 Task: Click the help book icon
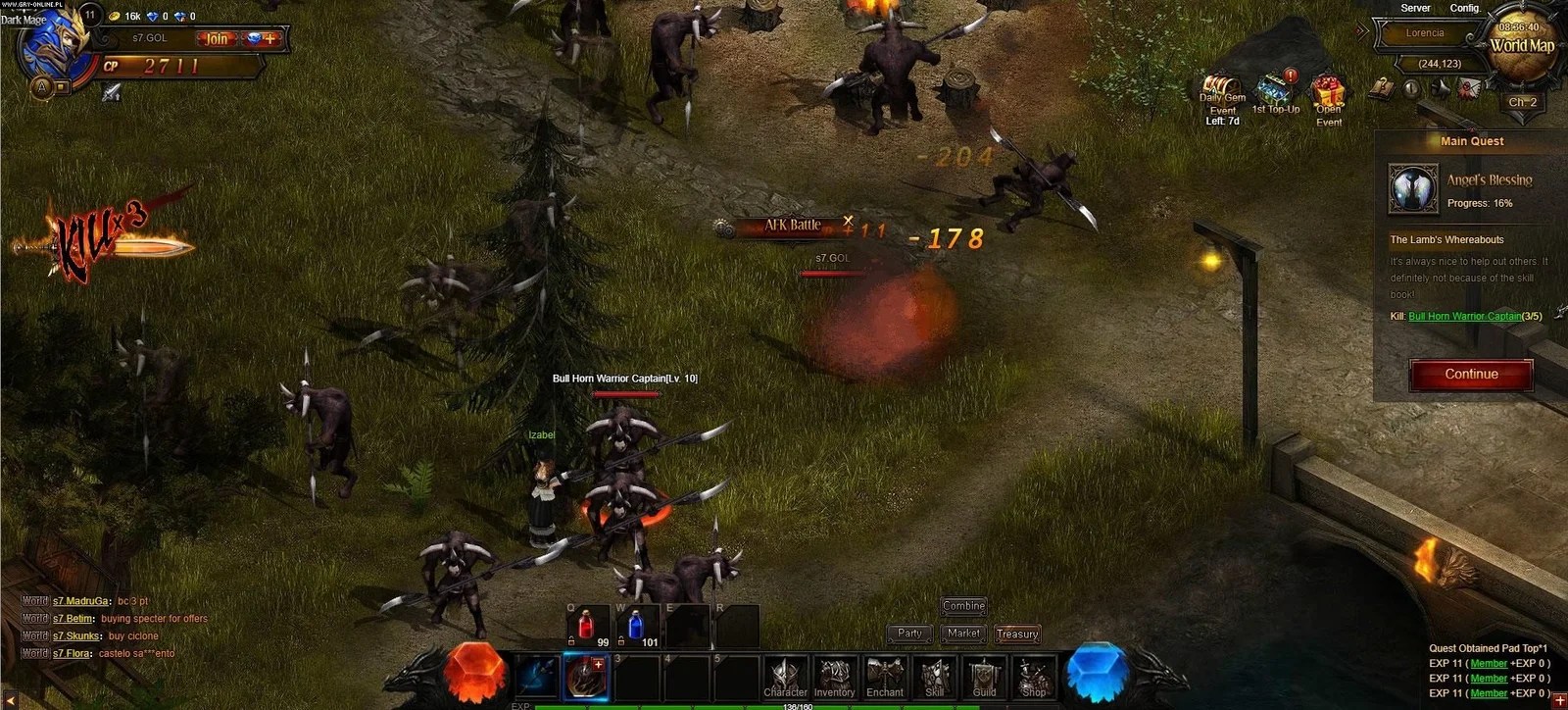(x=1383, y=88)
